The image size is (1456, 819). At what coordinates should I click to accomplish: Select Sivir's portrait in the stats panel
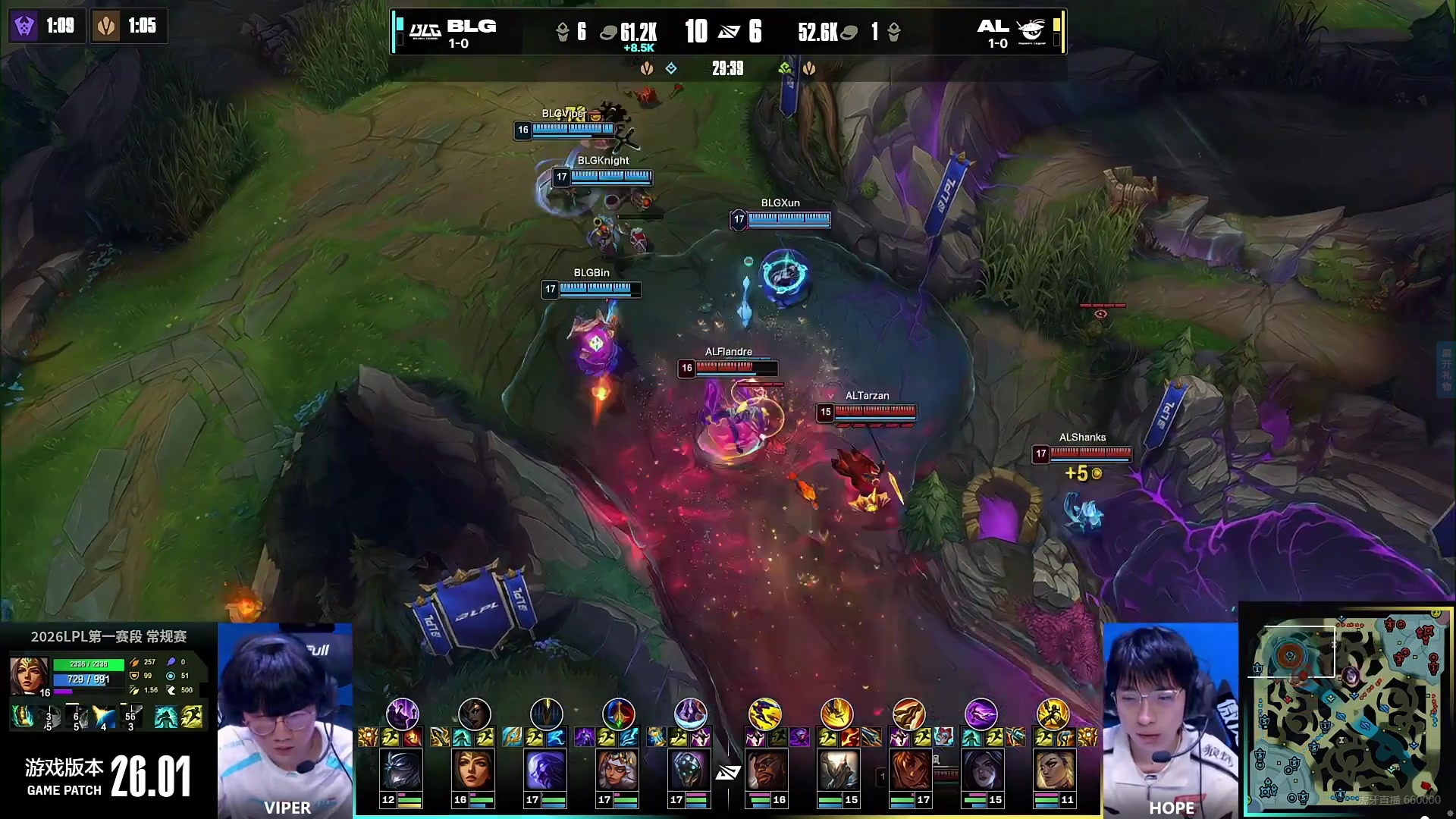click(x=29, y=676)
